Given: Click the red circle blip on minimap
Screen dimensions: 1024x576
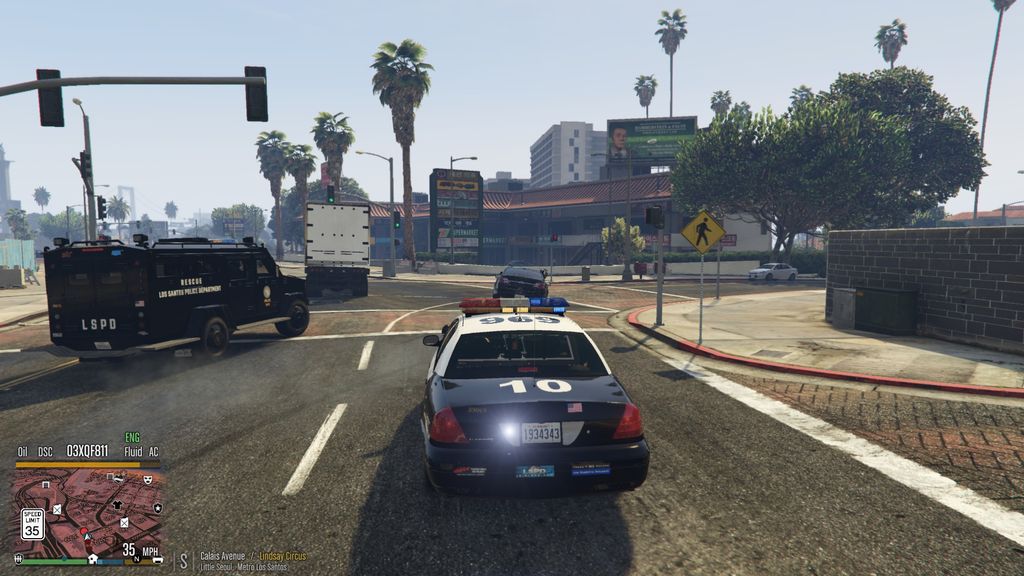Looking at the screenshot, I should click(83, 532).
